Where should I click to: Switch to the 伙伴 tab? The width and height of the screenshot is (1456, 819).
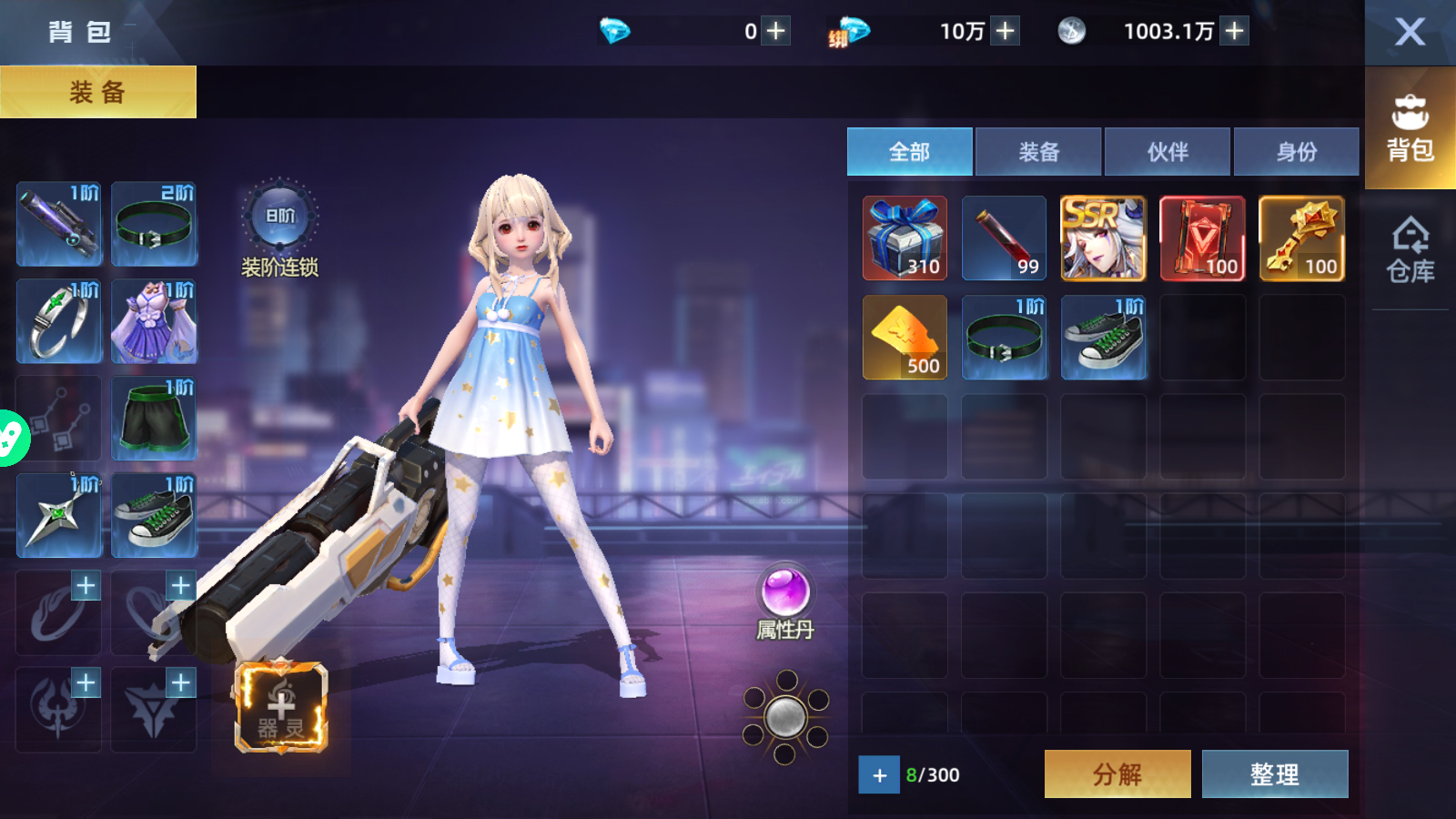(1168, 151)
